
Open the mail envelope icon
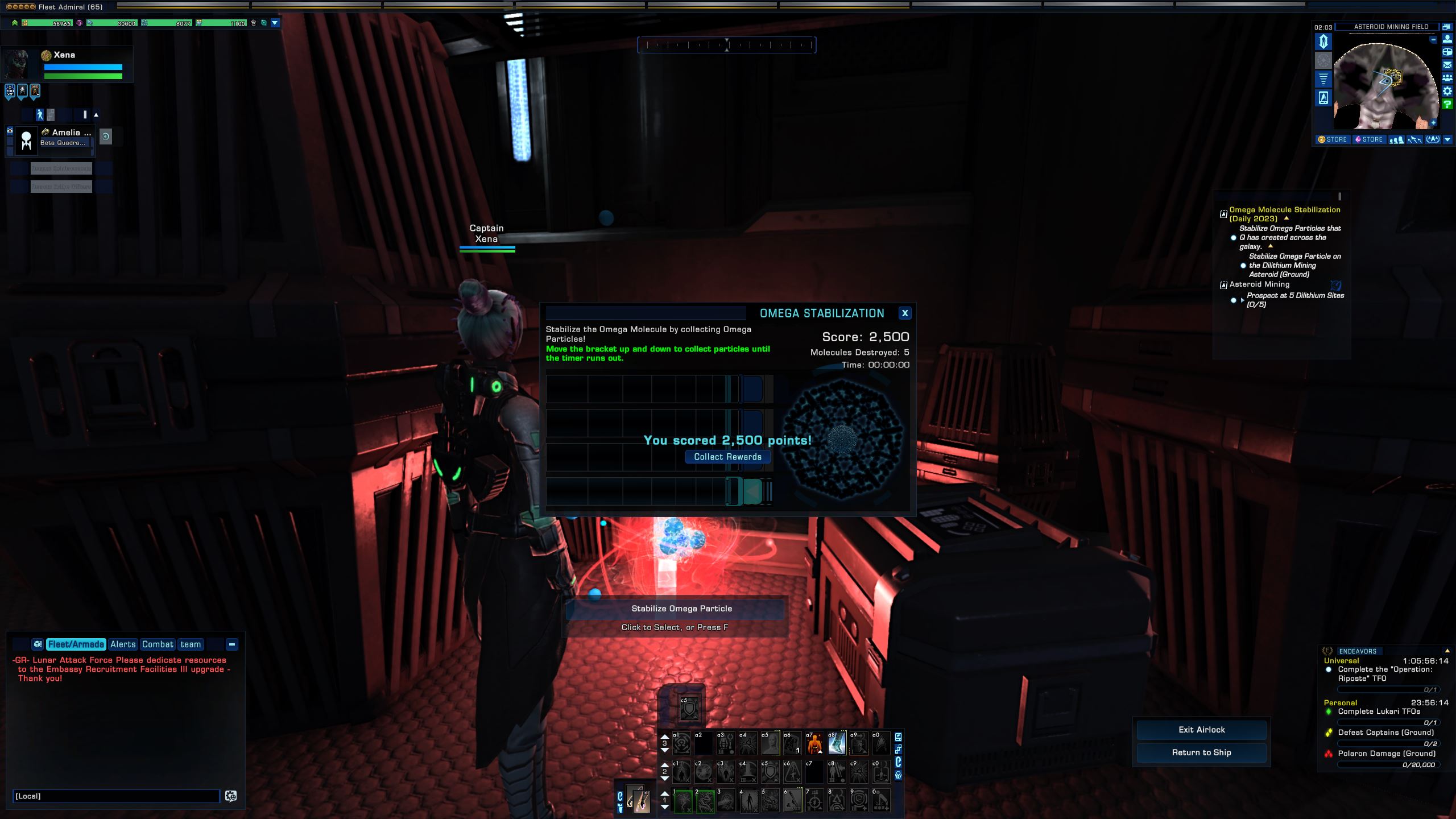pyautogui.click(x=1447, y=65)
